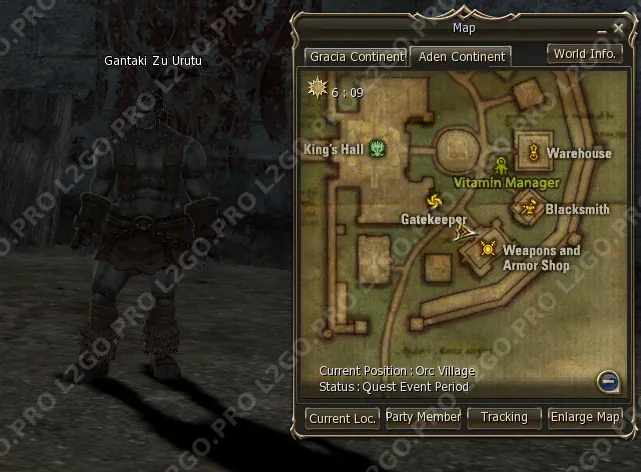Select the Aden Continent tab

click(461, 57)
